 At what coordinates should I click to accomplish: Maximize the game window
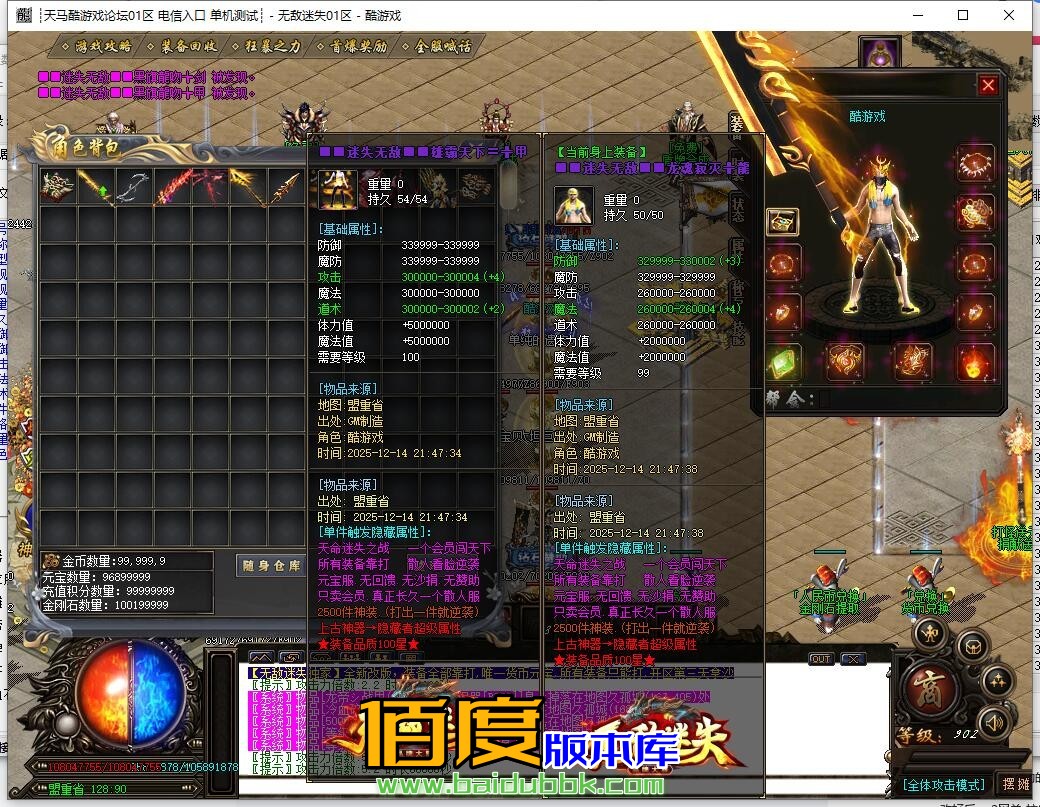(x=963, y=16)
